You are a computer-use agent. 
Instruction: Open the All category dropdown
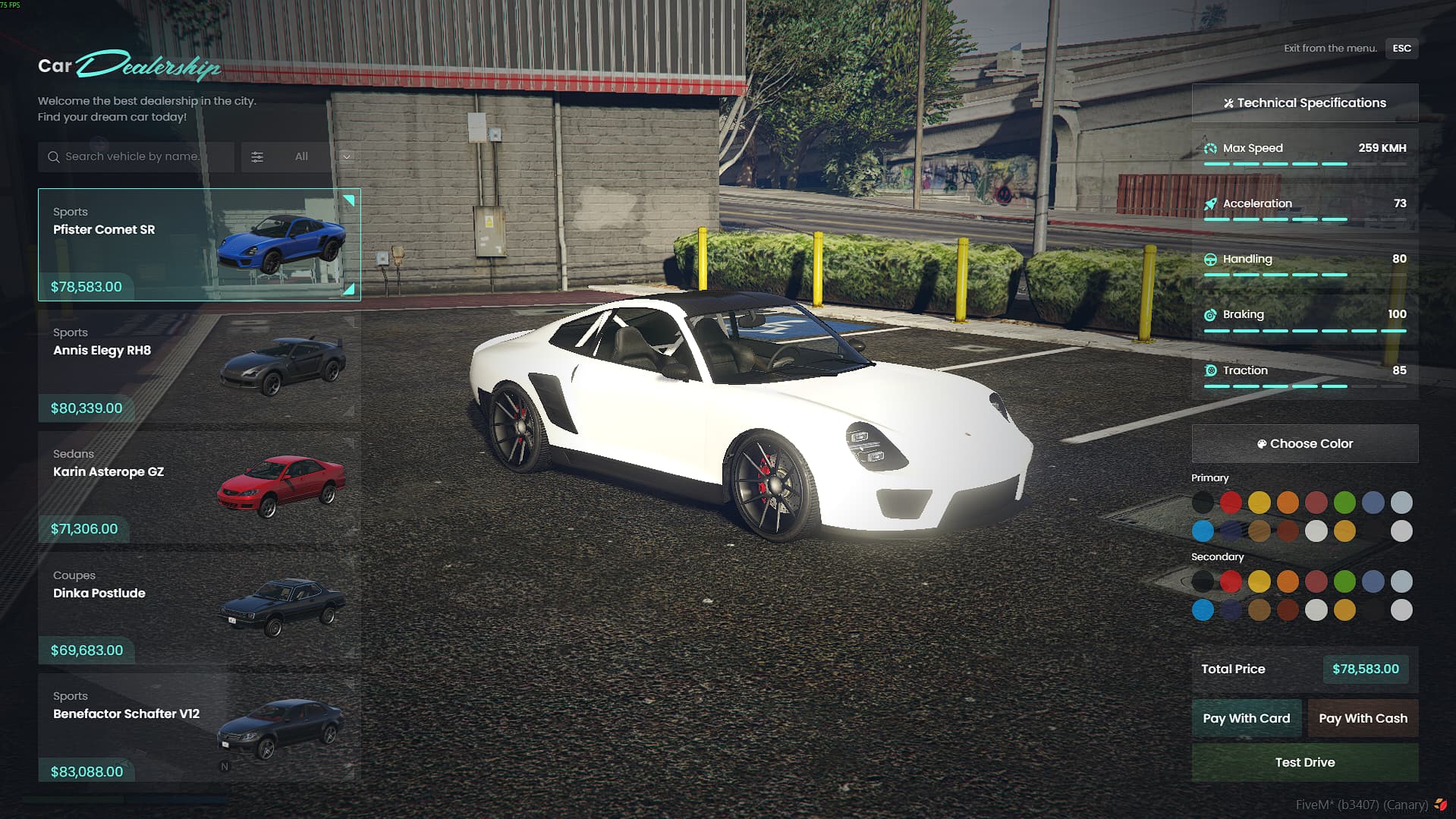point(301,156)
